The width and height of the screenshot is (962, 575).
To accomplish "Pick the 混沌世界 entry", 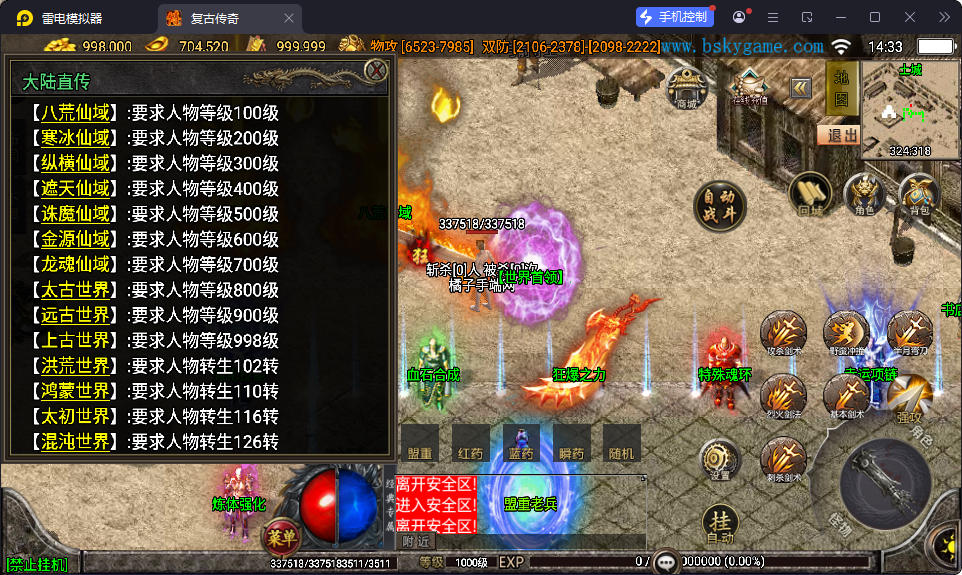I will (x=75, y=441).
